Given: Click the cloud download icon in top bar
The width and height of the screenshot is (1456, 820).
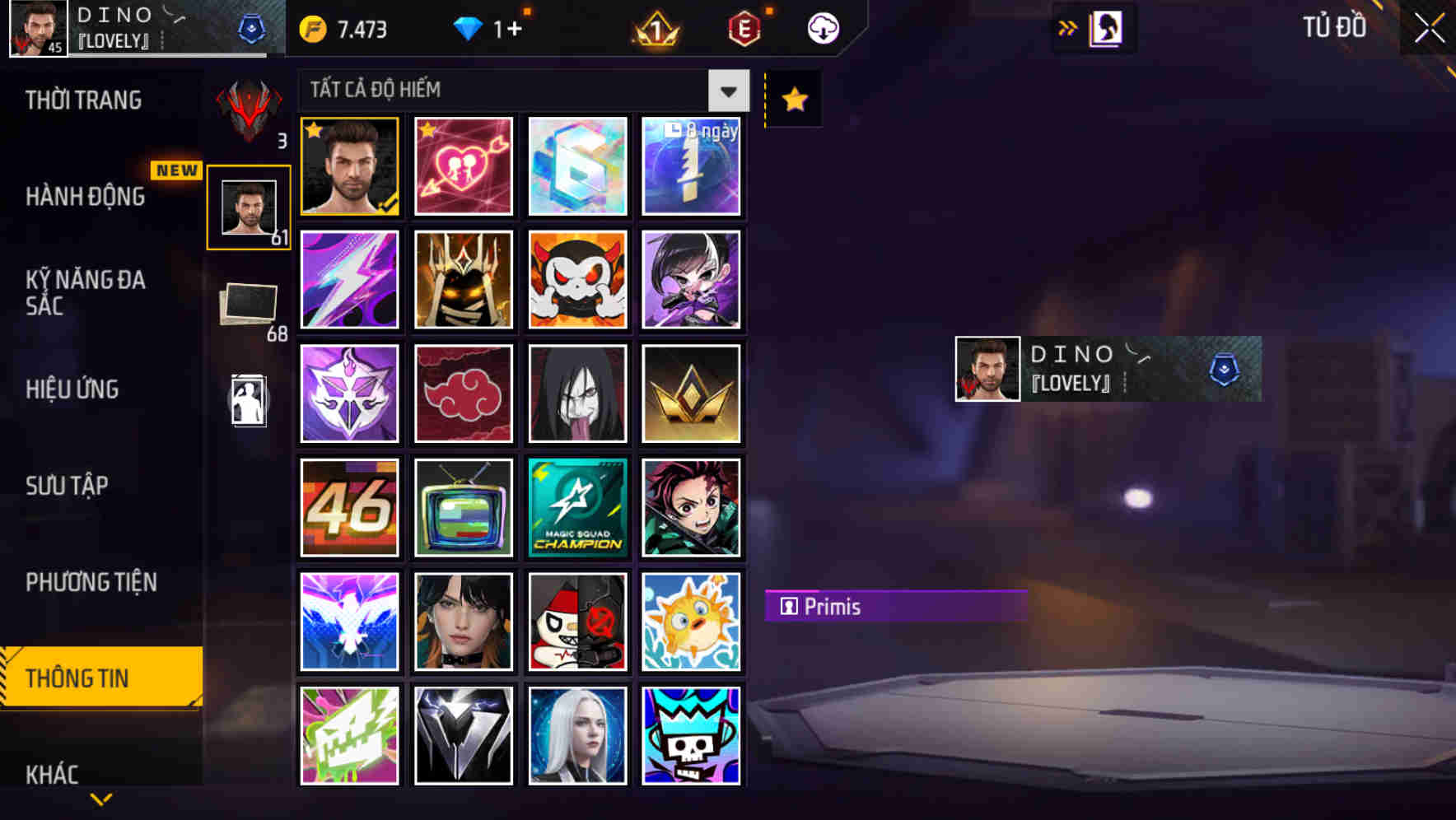Looking at the screenshot, I should [x=823, y=27].
